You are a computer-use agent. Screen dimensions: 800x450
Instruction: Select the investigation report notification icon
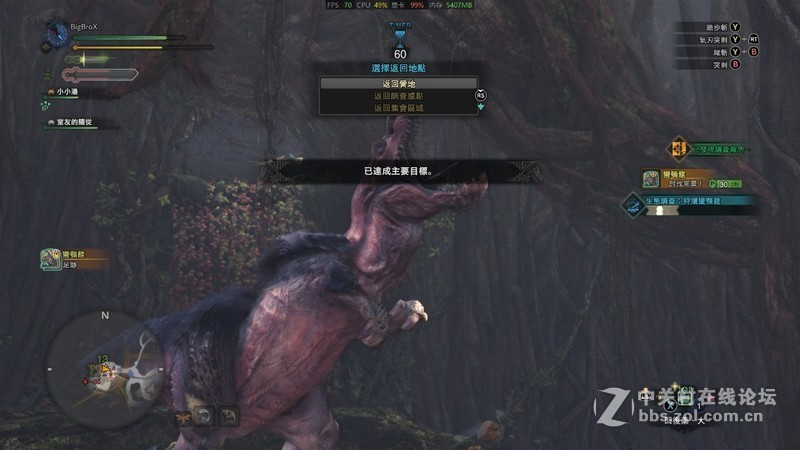click(x=679, y=149)
